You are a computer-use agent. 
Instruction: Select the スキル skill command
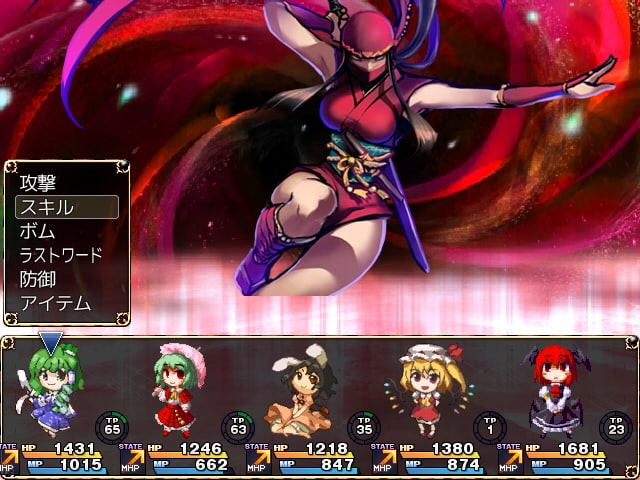point(66,207)
